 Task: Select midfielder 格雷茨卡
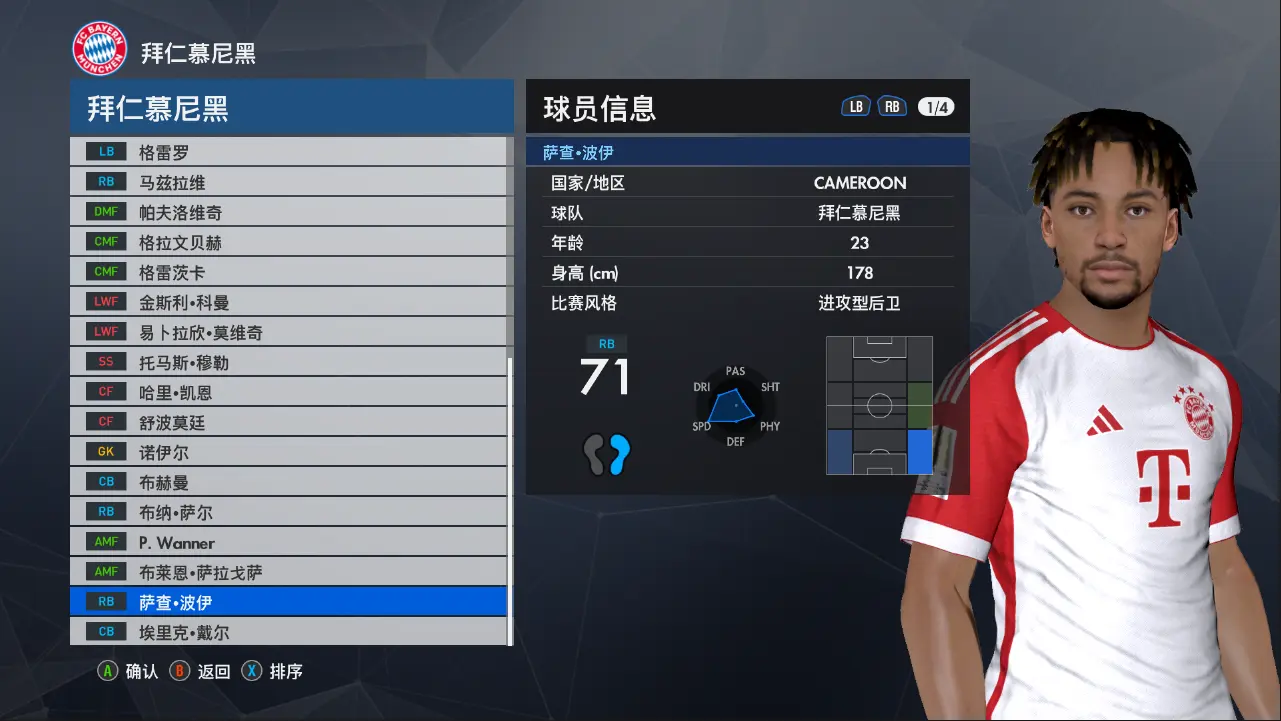288,272
